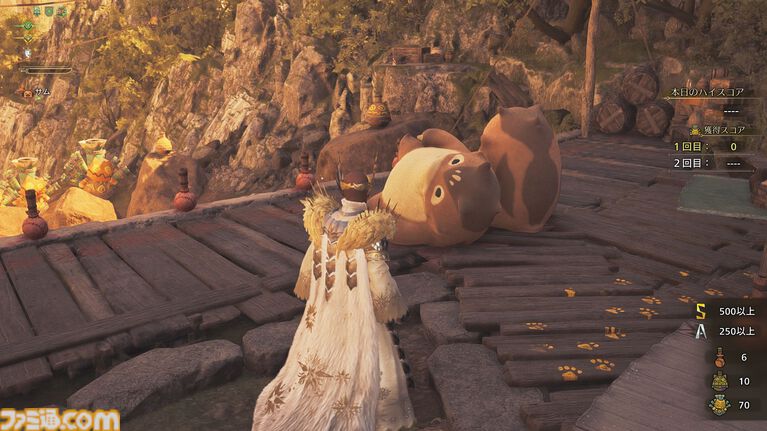The image size is (767, 431).
Task: Select the Palico companion サム icon
Action: (x=25, y=92)
